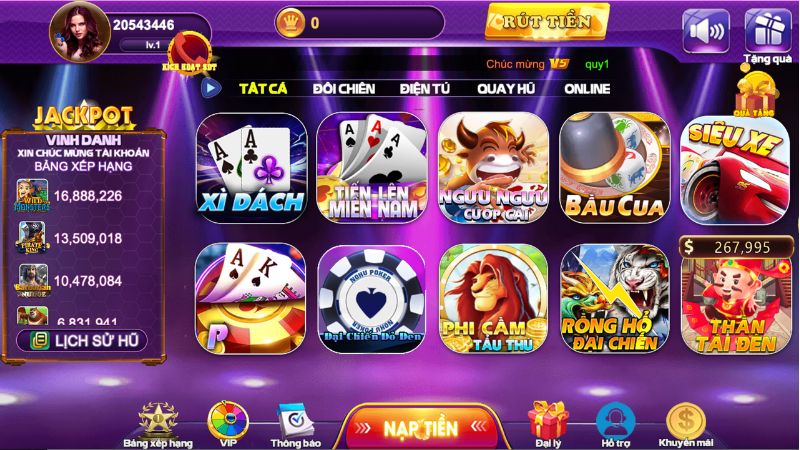Open the Phi Cầm Tẩu Thú game

493,298
